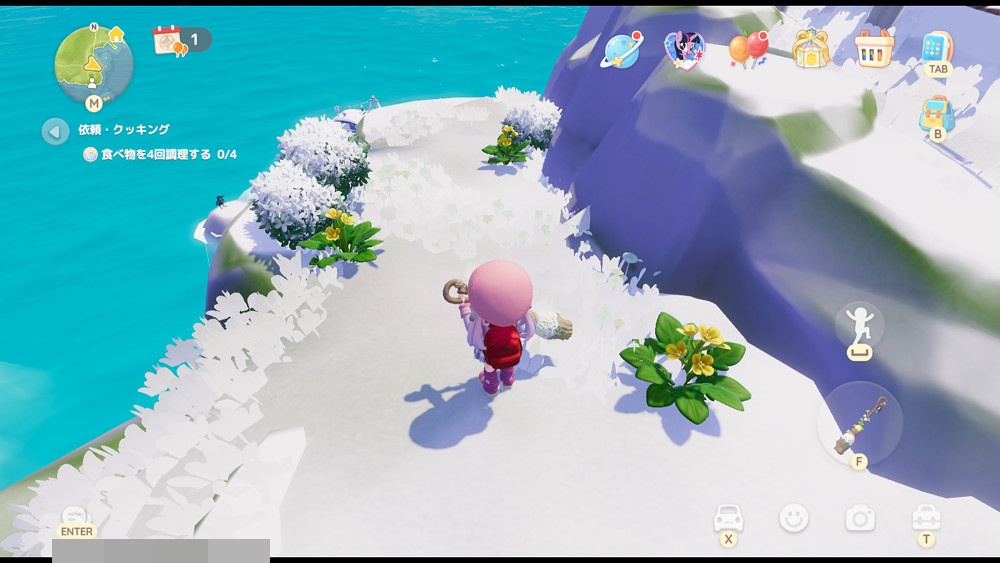This screenshot has width=1000, height=563.
Task: Collapse the quest tracker with the arrow button
Action: 55,131
